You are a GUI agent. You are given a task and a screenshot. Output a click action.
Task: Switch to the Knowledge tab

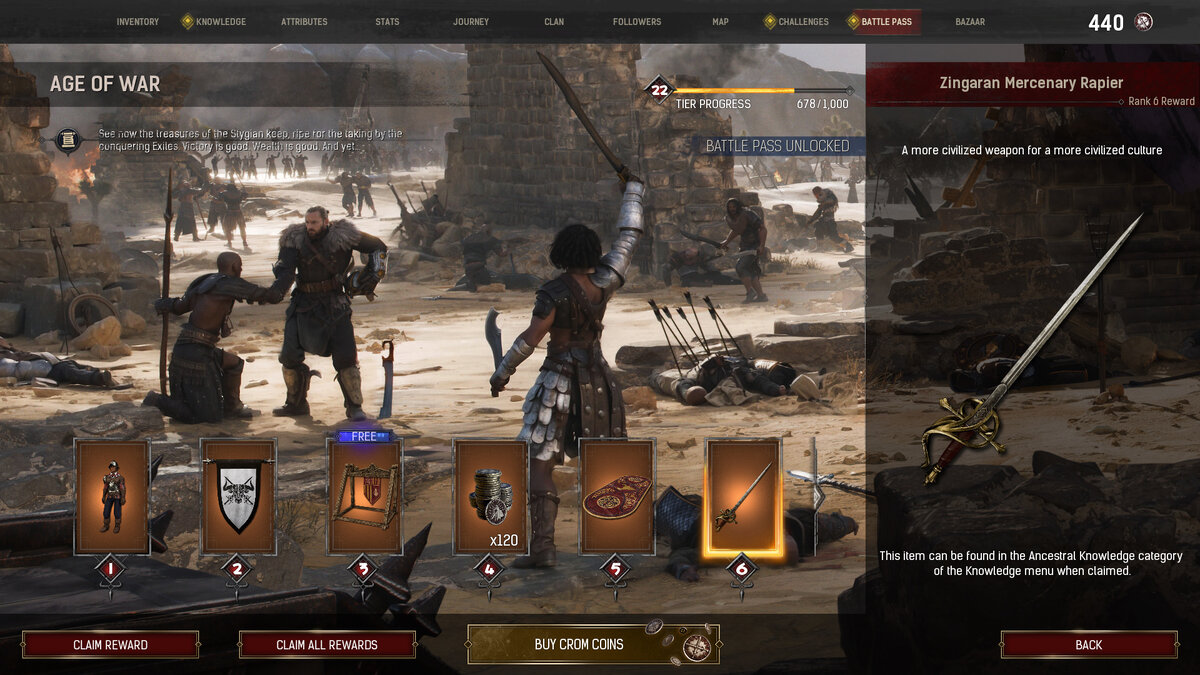[x=220, y=22]
